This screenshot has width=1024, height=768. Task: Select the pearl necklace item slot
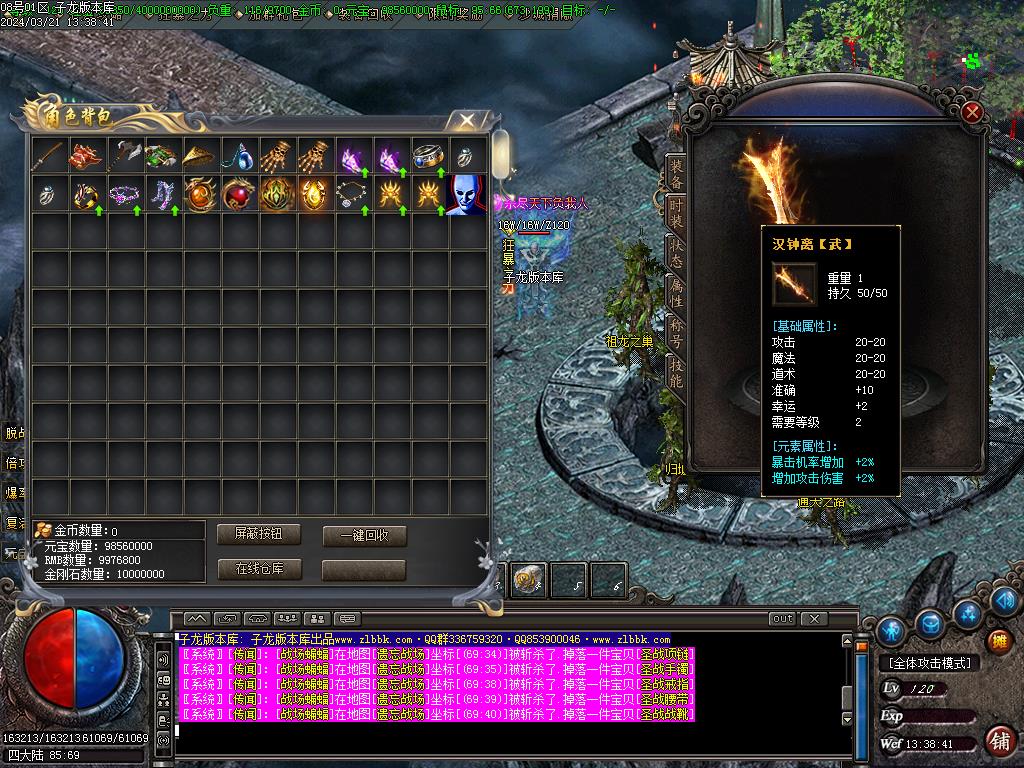click(352, 193)
